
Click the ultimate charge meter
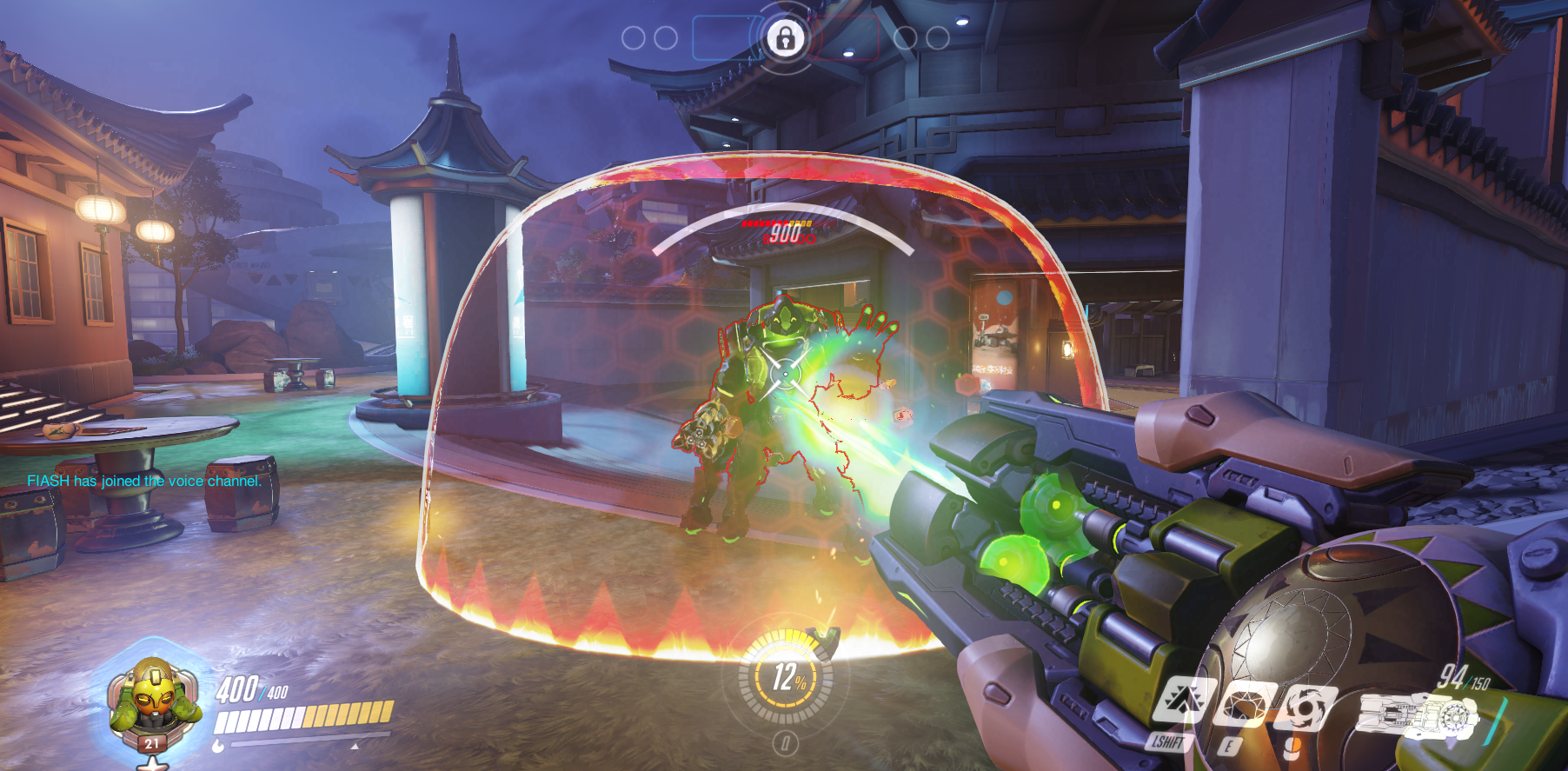click(786, 678)
